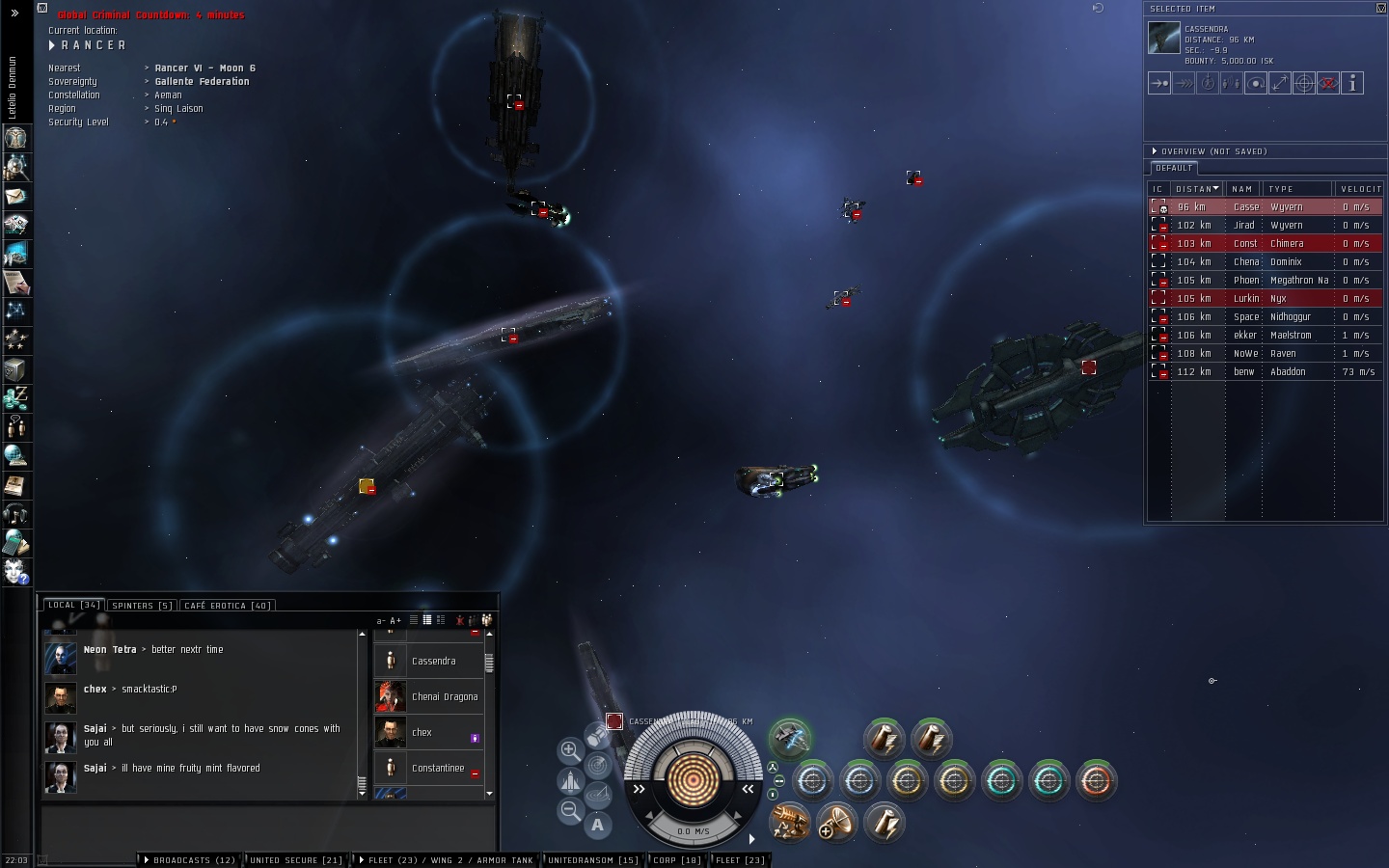The width and height of the screenshot is (1389, 868).
Task: Activate the satellite dish module
Action: tap(835, 823)
